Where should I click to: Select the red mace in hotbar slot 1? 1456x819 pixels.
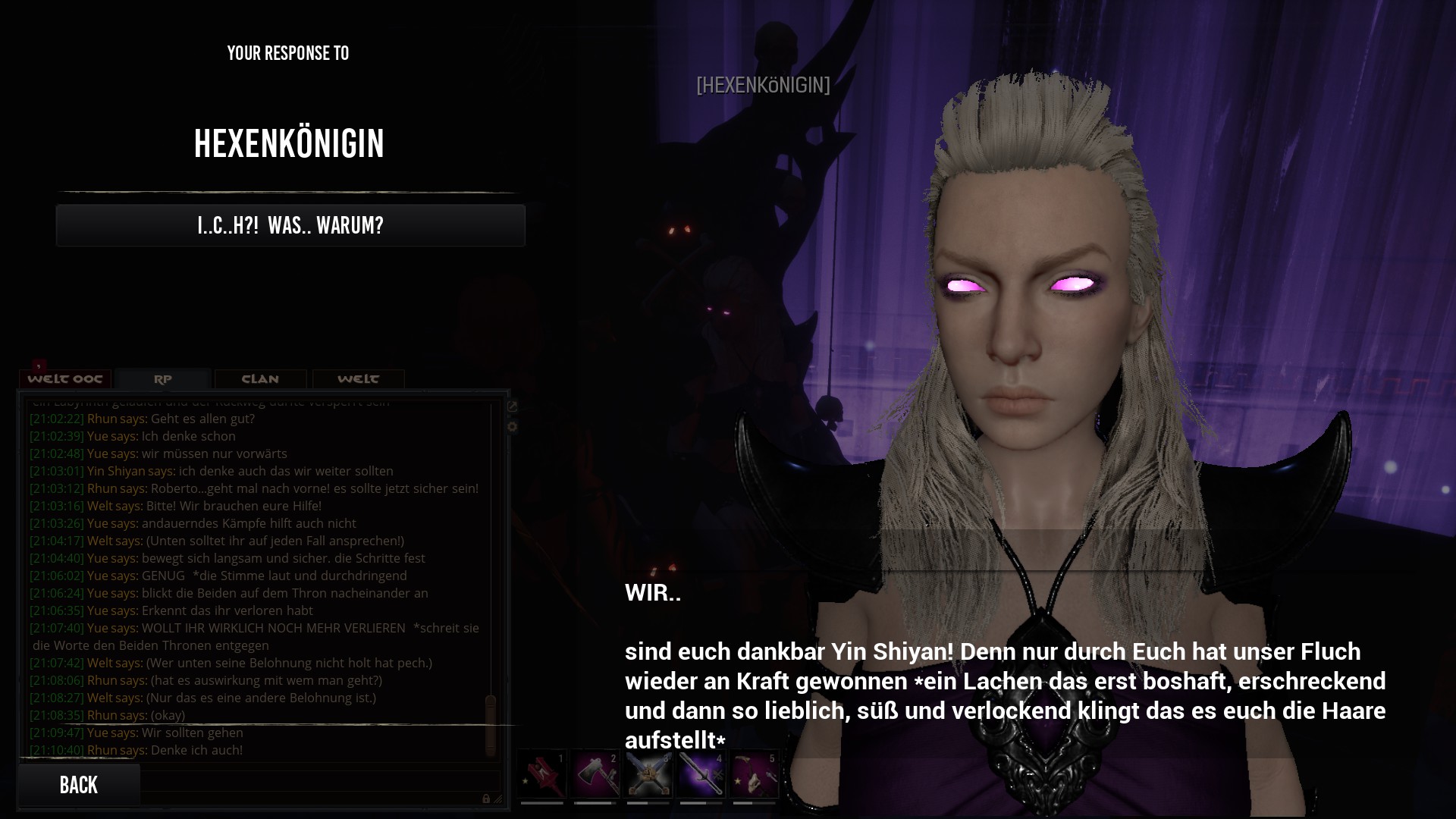tap(542, 774)
